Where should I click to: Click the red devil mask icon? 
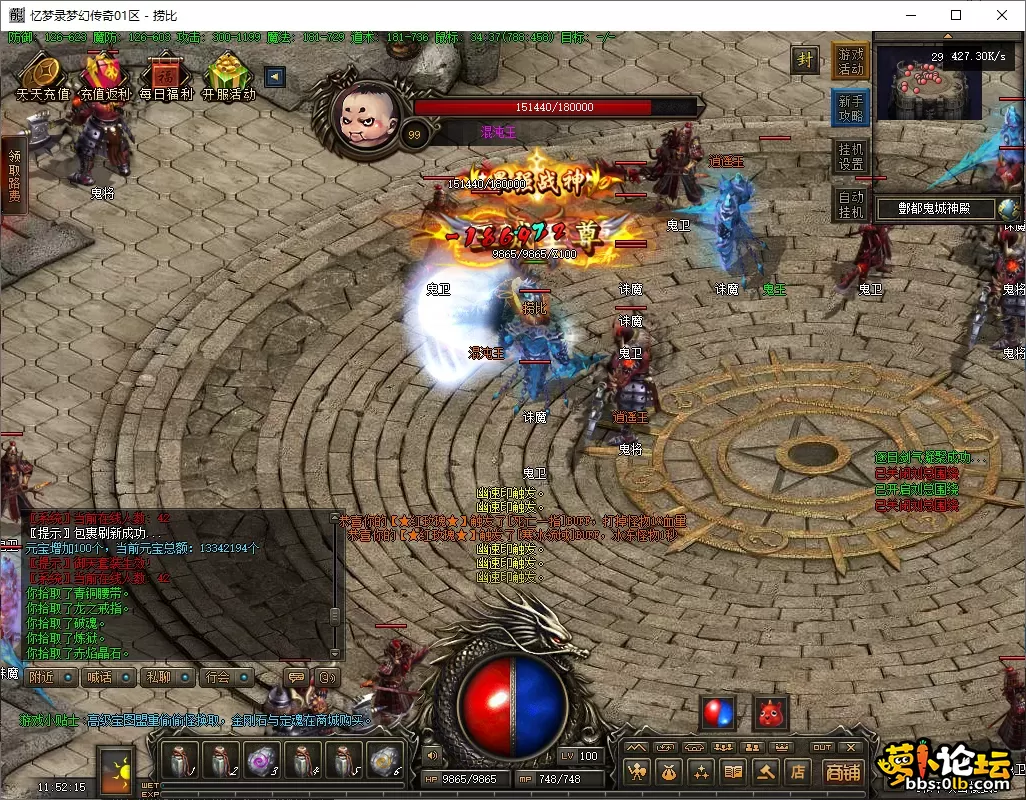[770, 713]
